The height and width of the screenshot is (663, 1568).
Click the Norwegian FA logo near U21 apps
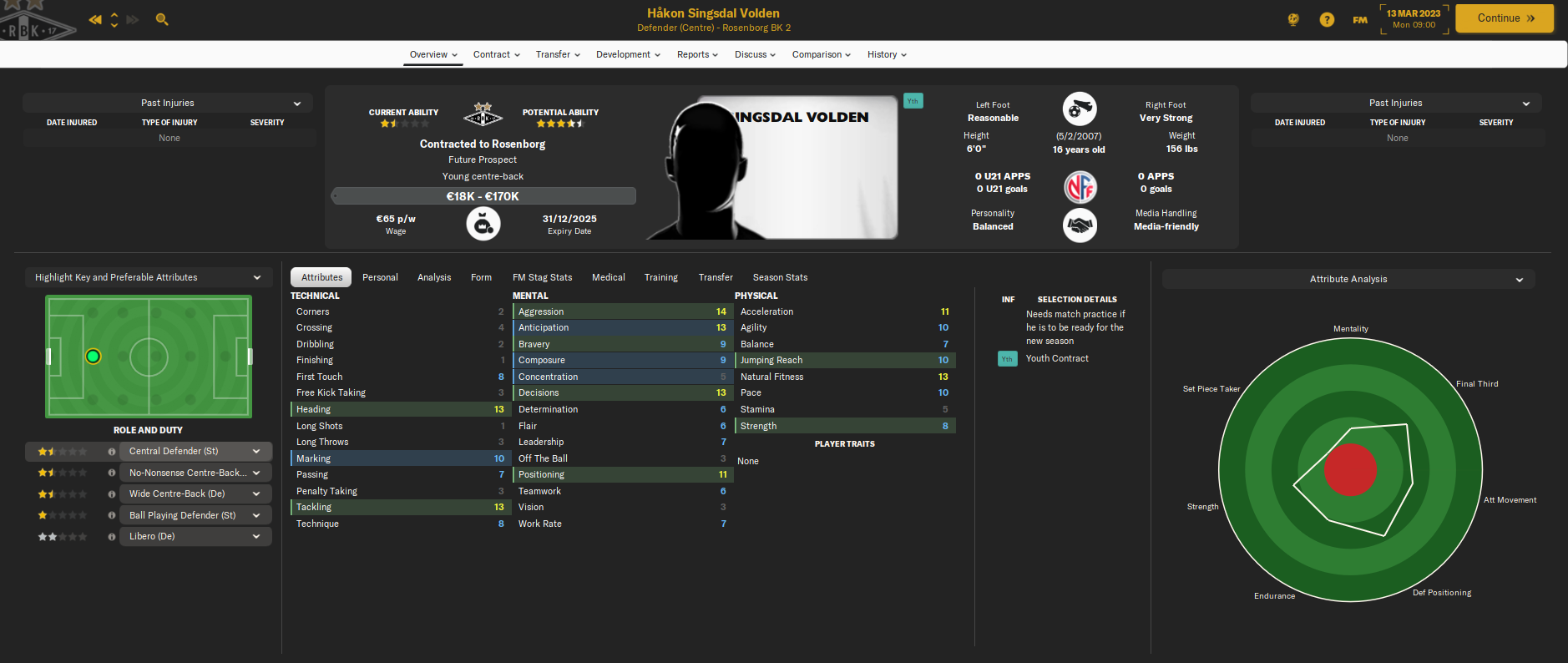[x=1080, y=187]
